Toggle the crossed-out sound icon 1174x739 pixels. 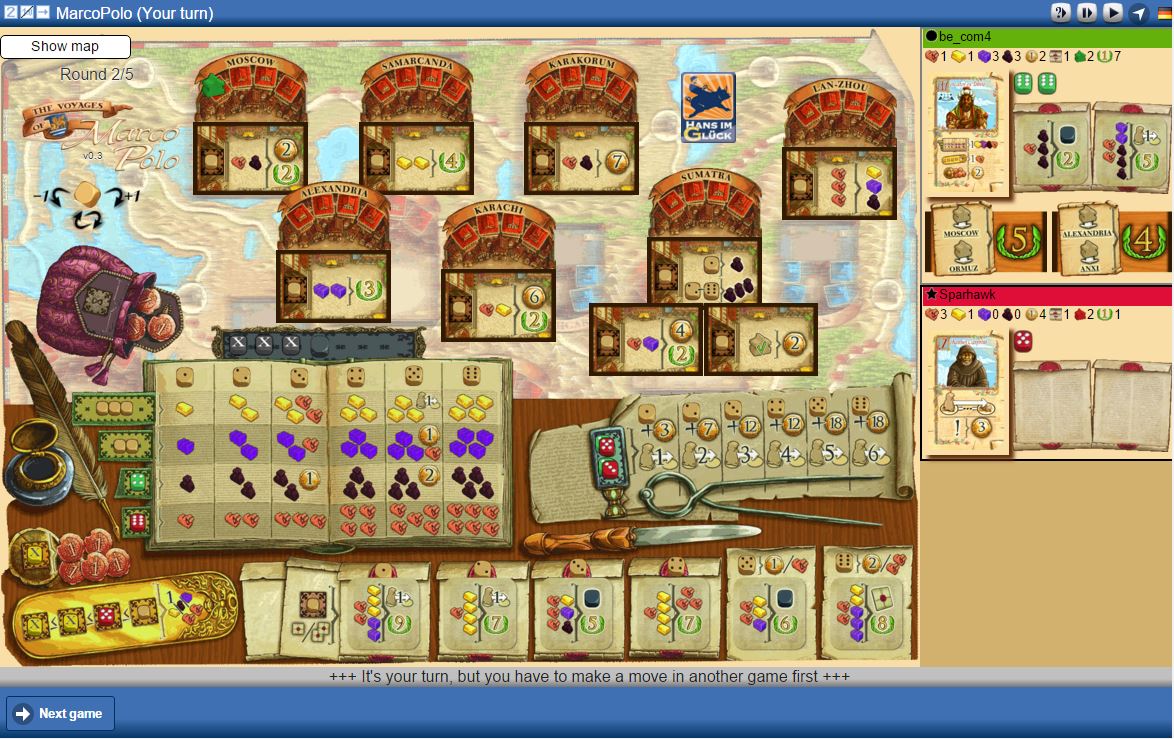[27, 12]
